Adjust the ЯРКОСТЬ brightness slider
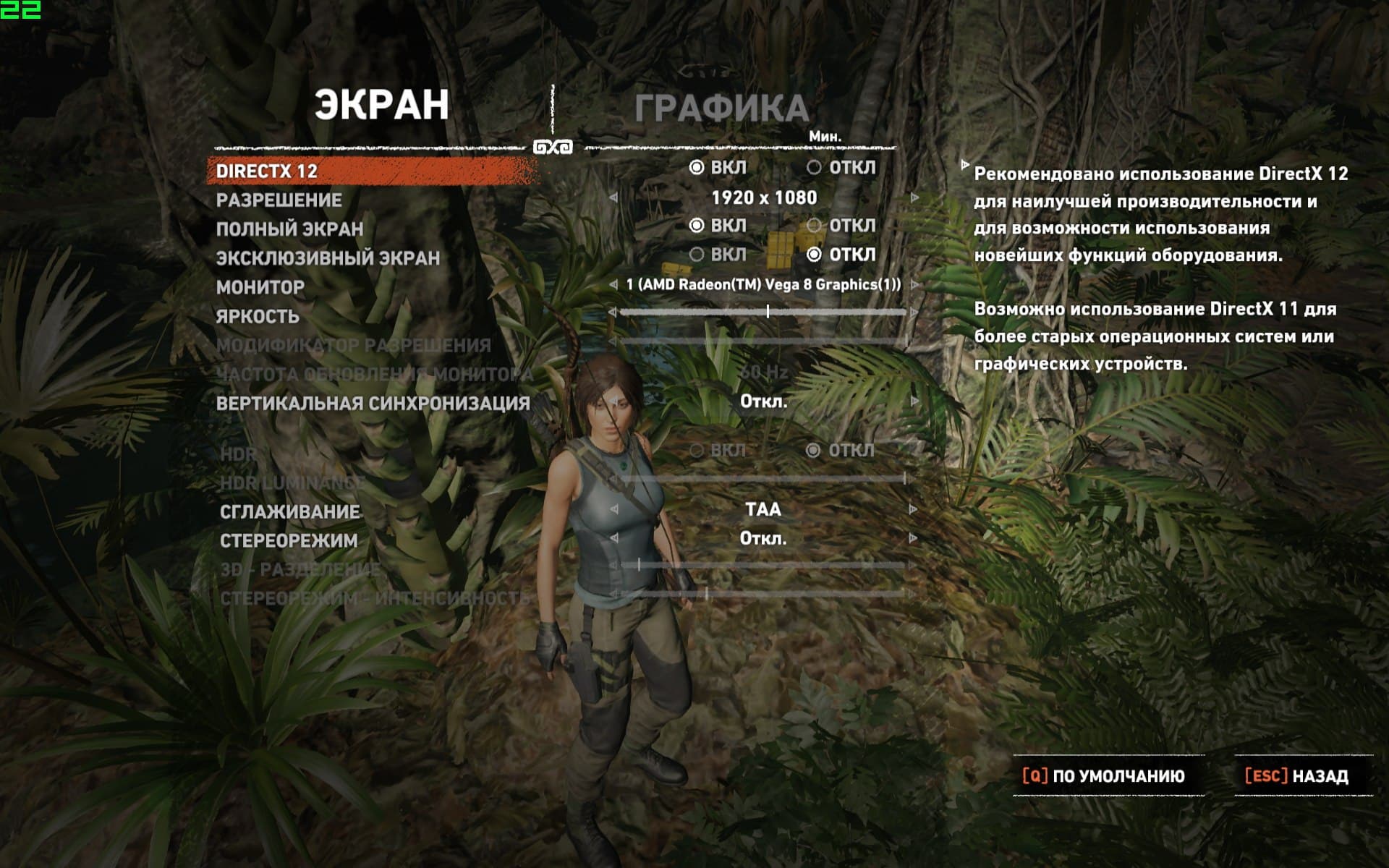This screenshot has height=868, width=1389. (x=768, y=312)
